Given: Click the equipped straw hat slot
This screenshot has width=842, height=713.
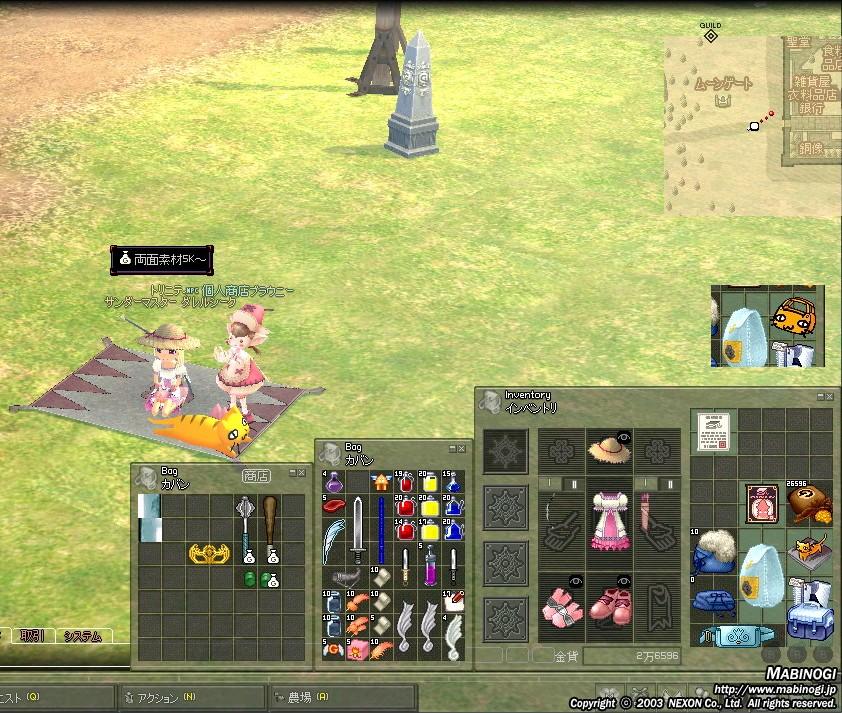Looking at the screenshot, I should 608,453.
